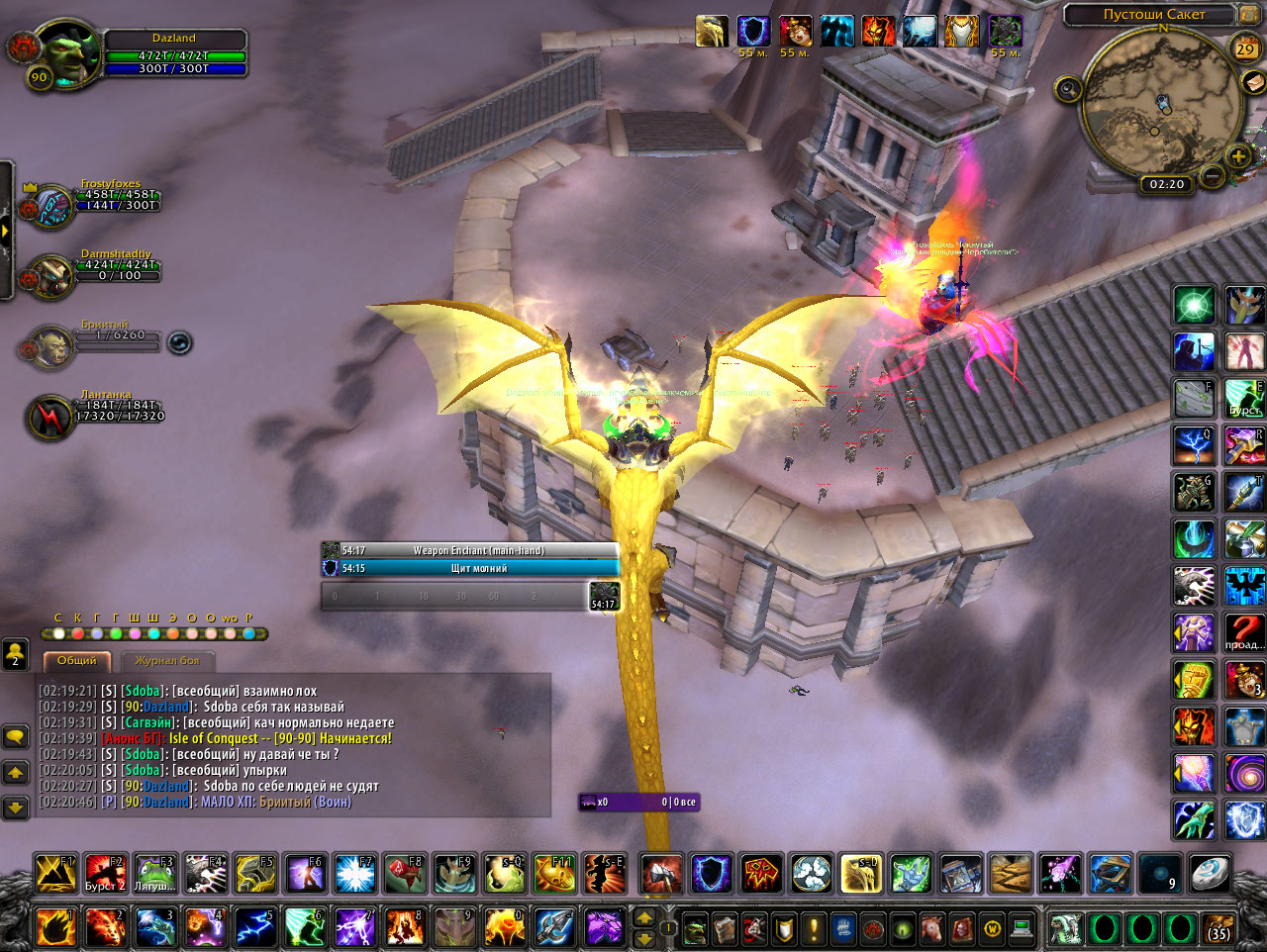Toggle the minimap tracking magnifier button
1267x952 pixels.
[1068, 90]
